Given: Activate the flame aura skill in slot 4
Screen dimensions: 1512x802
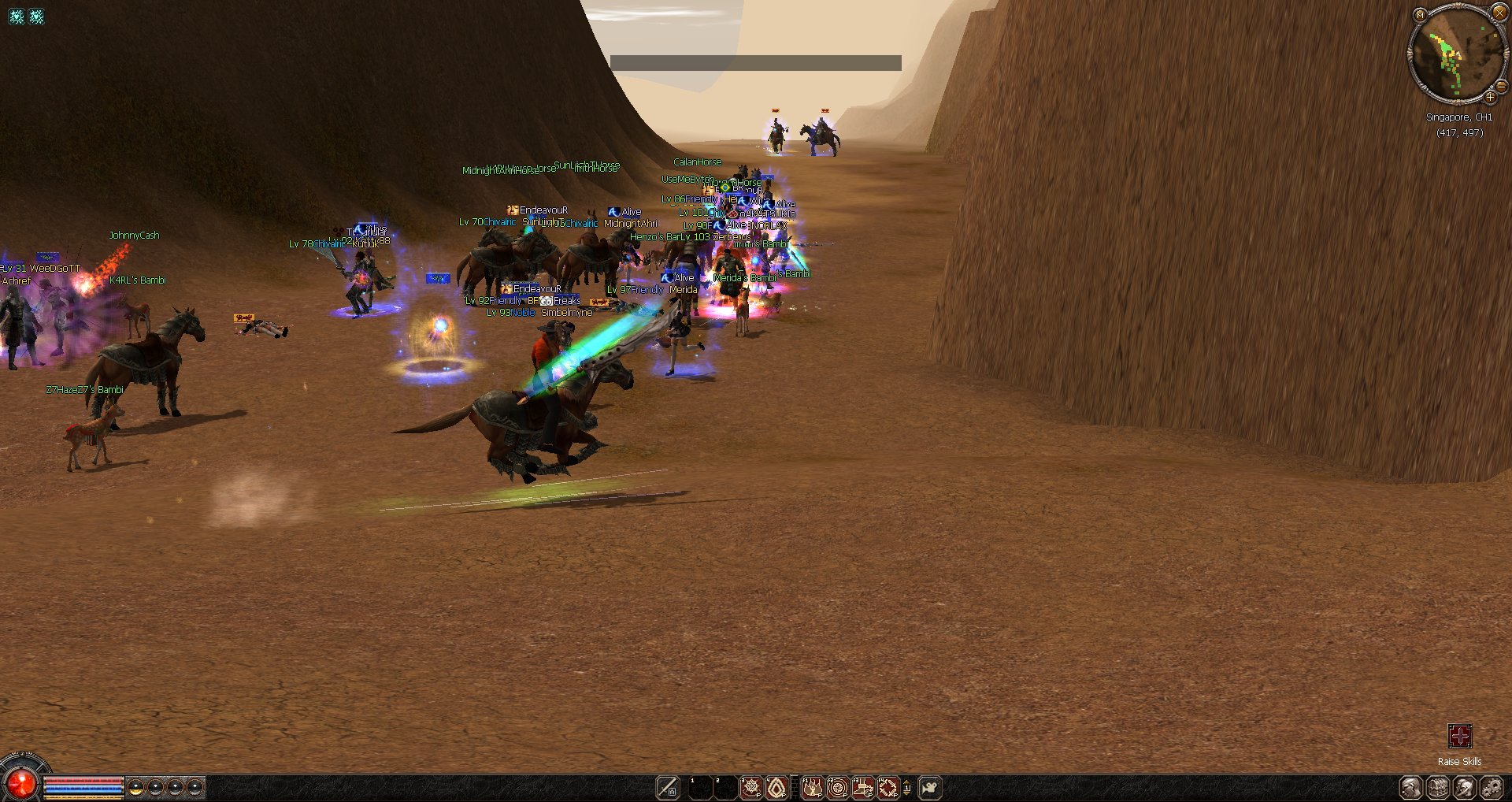Looking at the screenshot, I should tap(776, 787).
